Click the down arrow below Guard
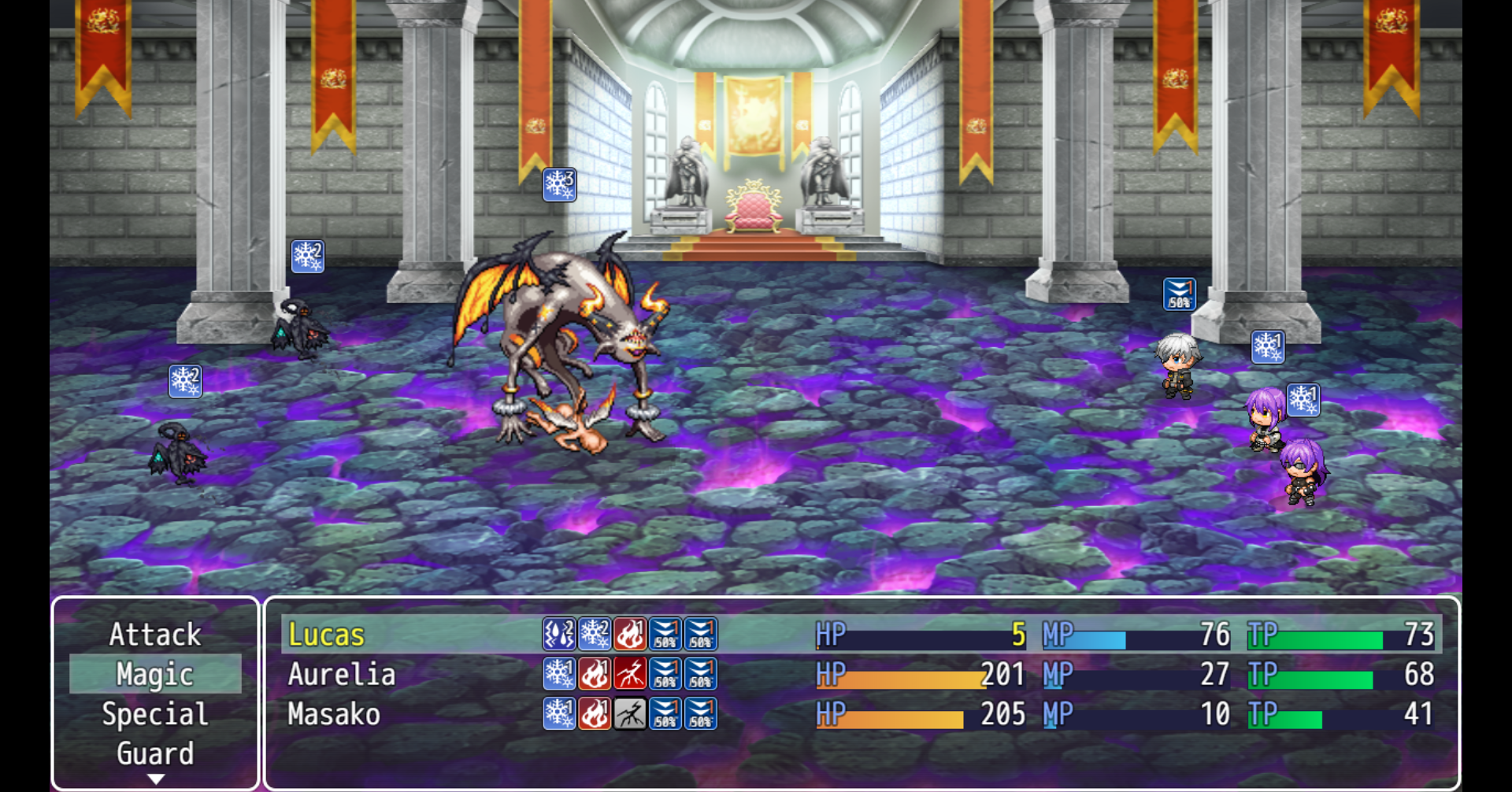This screenshot has height=792, width=1512. pos(156,779)
